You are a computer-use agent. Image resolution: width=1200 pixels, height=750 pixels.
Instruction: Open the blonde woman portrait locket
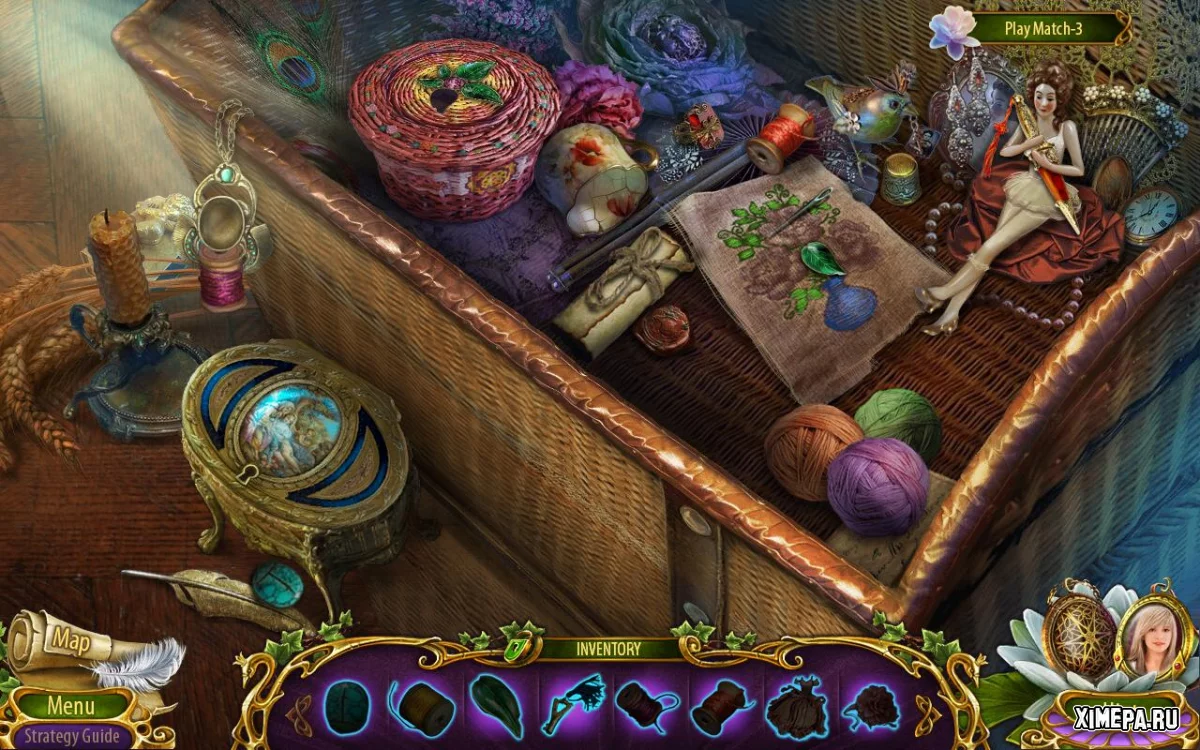(1157, 634)
